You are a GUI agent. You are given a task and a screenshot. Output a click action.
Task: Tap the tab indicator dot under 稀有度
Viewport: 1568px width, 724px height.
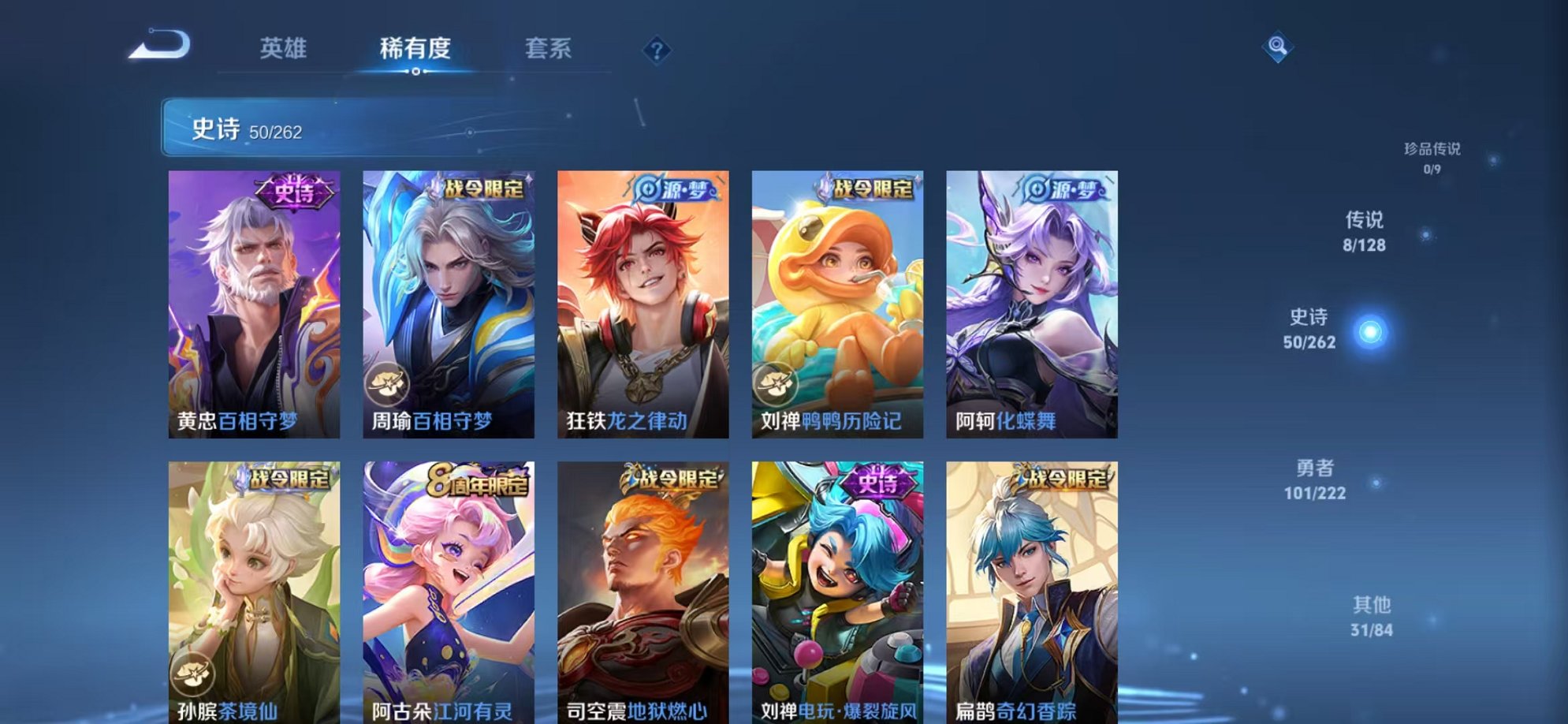pyautogui.click(x=416, y=72)
